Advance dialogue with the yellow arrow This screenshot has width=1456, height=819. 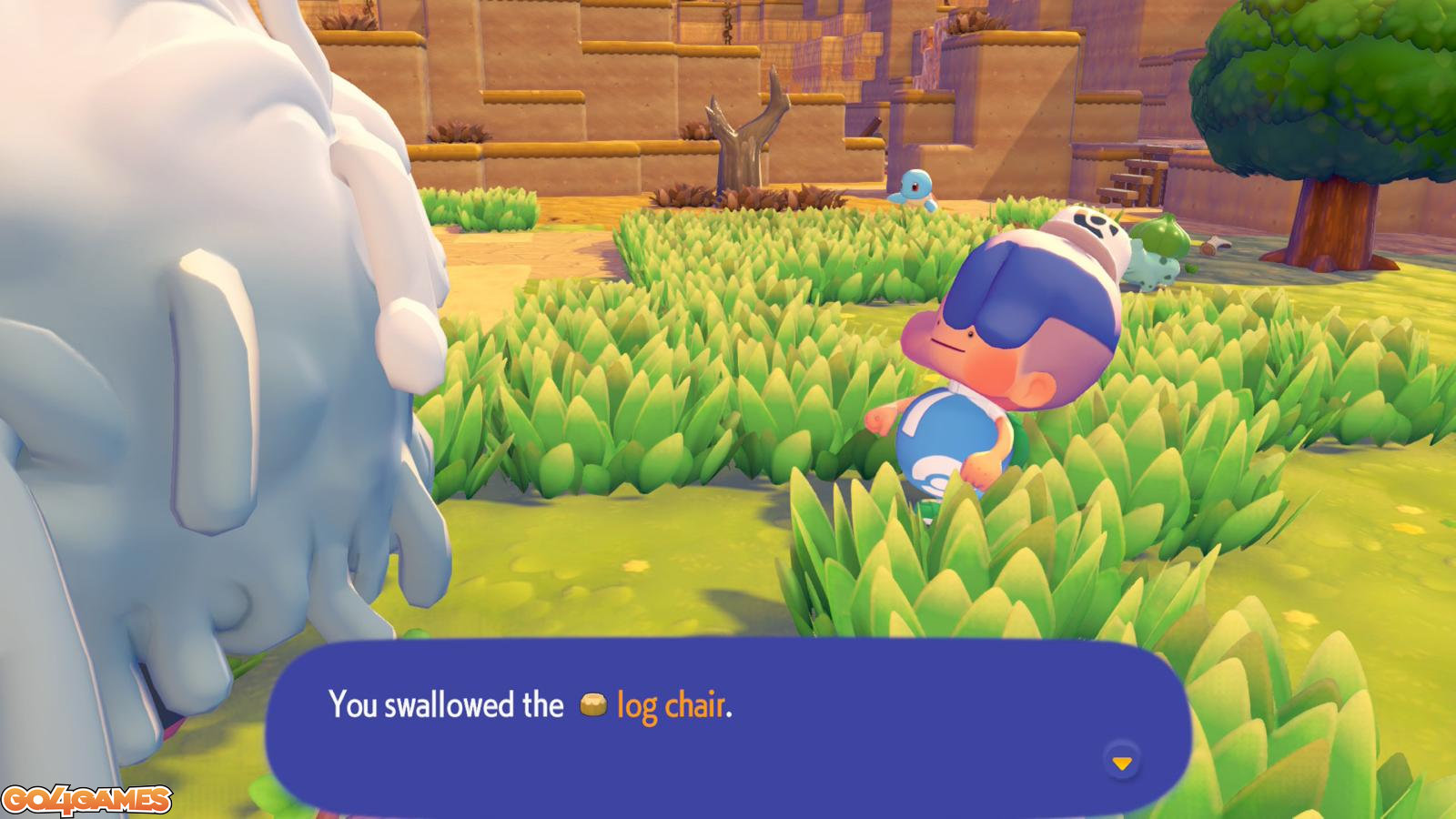tap(1122, 763)
